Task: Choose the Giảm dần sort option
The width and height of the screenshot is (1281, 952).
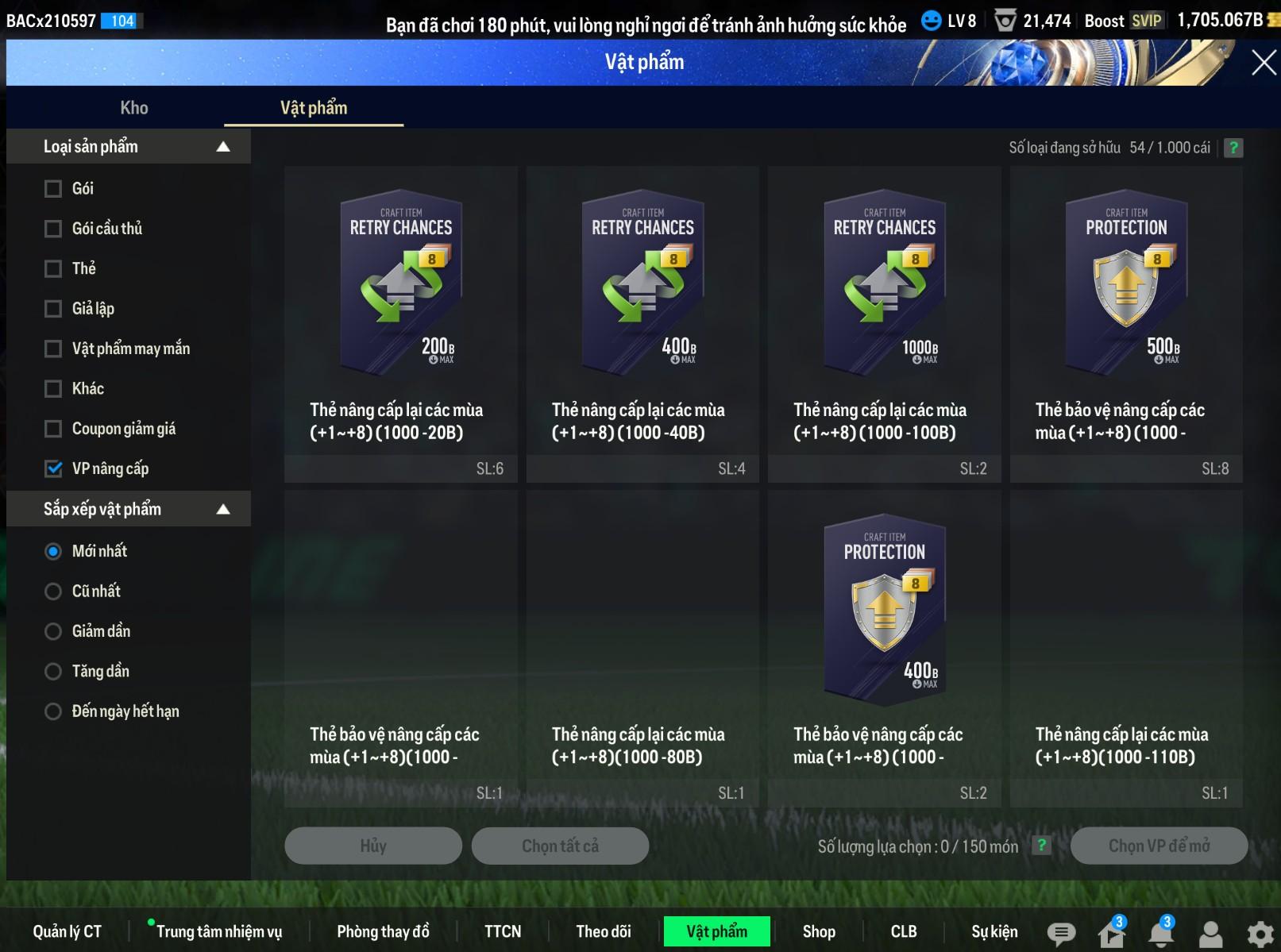Action: (x=53, y=631)
